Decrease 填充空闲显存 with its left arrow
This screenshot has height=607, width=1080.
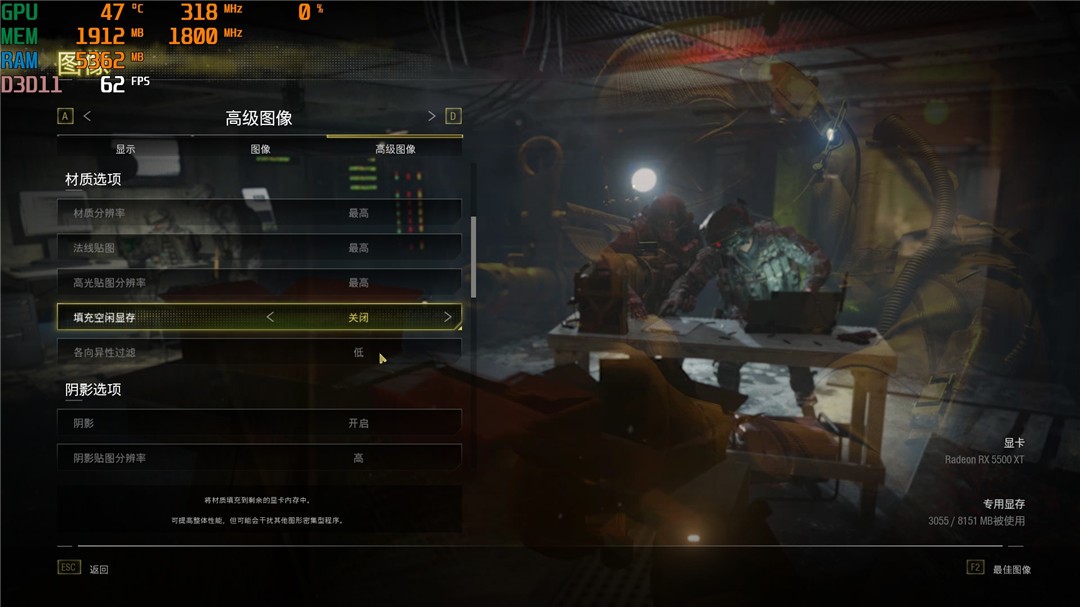coord(270,318)
